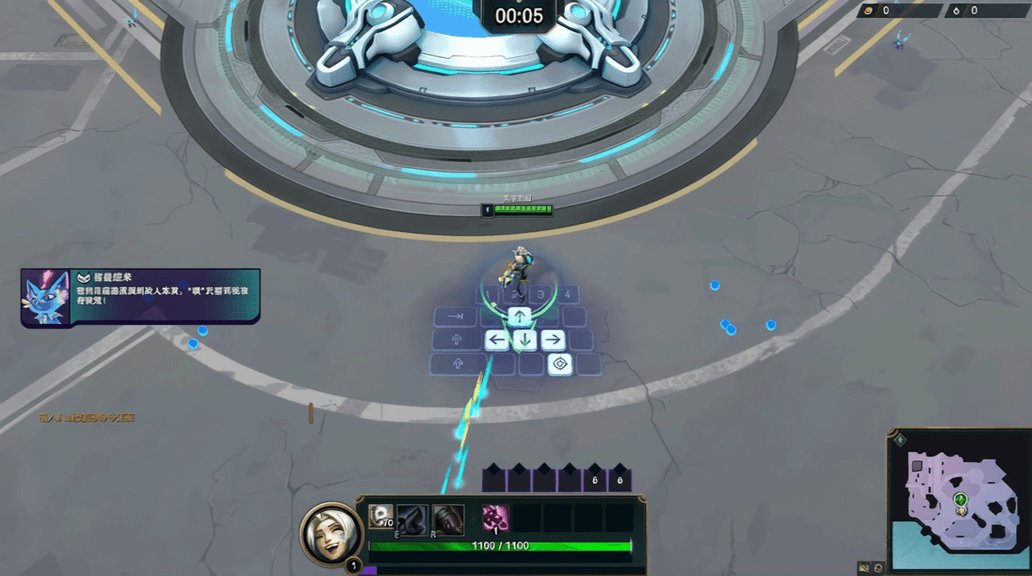1032x576 pixels.
Task: Click the left minimap option button below map
Action: tap(864, 567)
